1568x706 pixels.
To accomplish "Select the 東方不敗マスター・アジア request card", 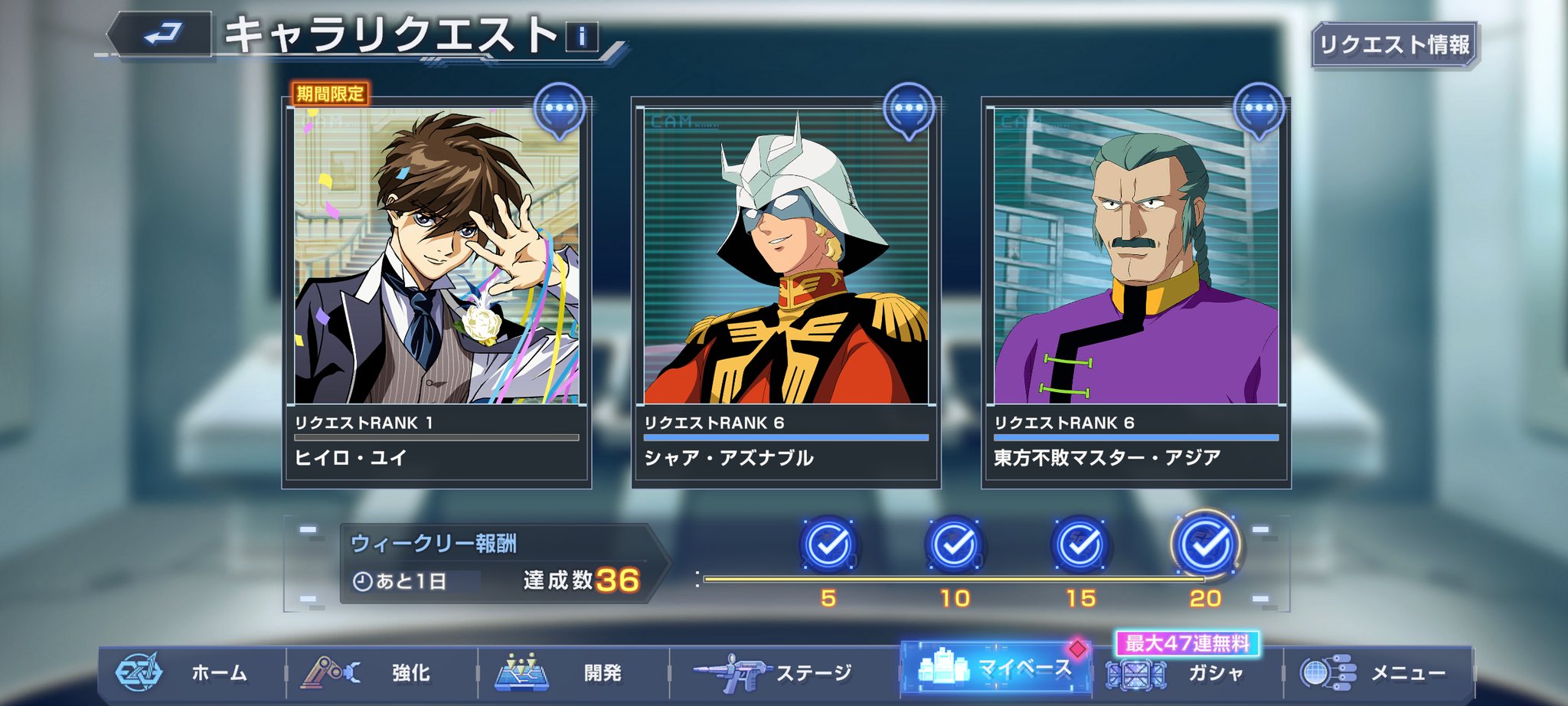I will click(x=1136, y=291).
